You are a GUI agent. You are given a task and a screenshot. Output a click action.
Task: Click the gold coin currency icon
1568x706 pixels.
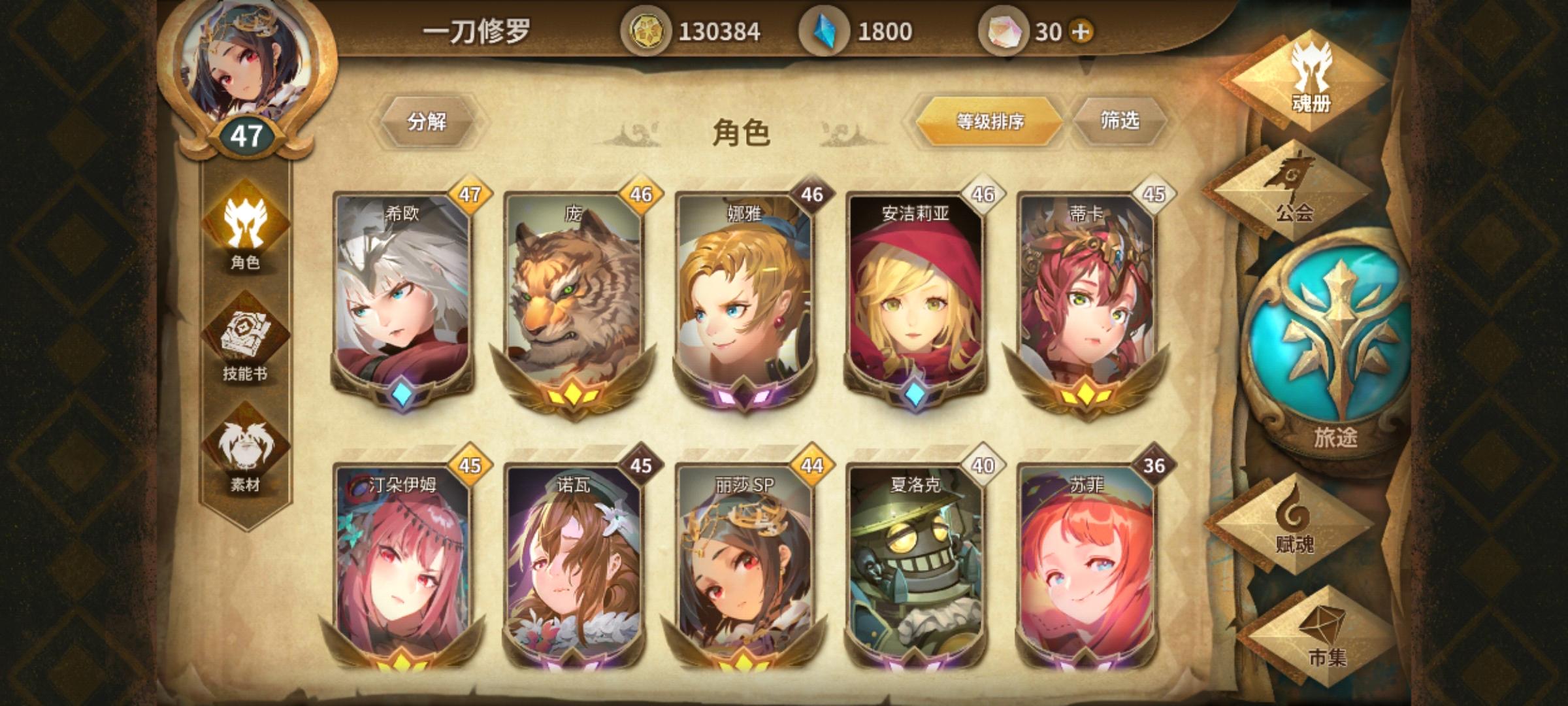point(649,28)
